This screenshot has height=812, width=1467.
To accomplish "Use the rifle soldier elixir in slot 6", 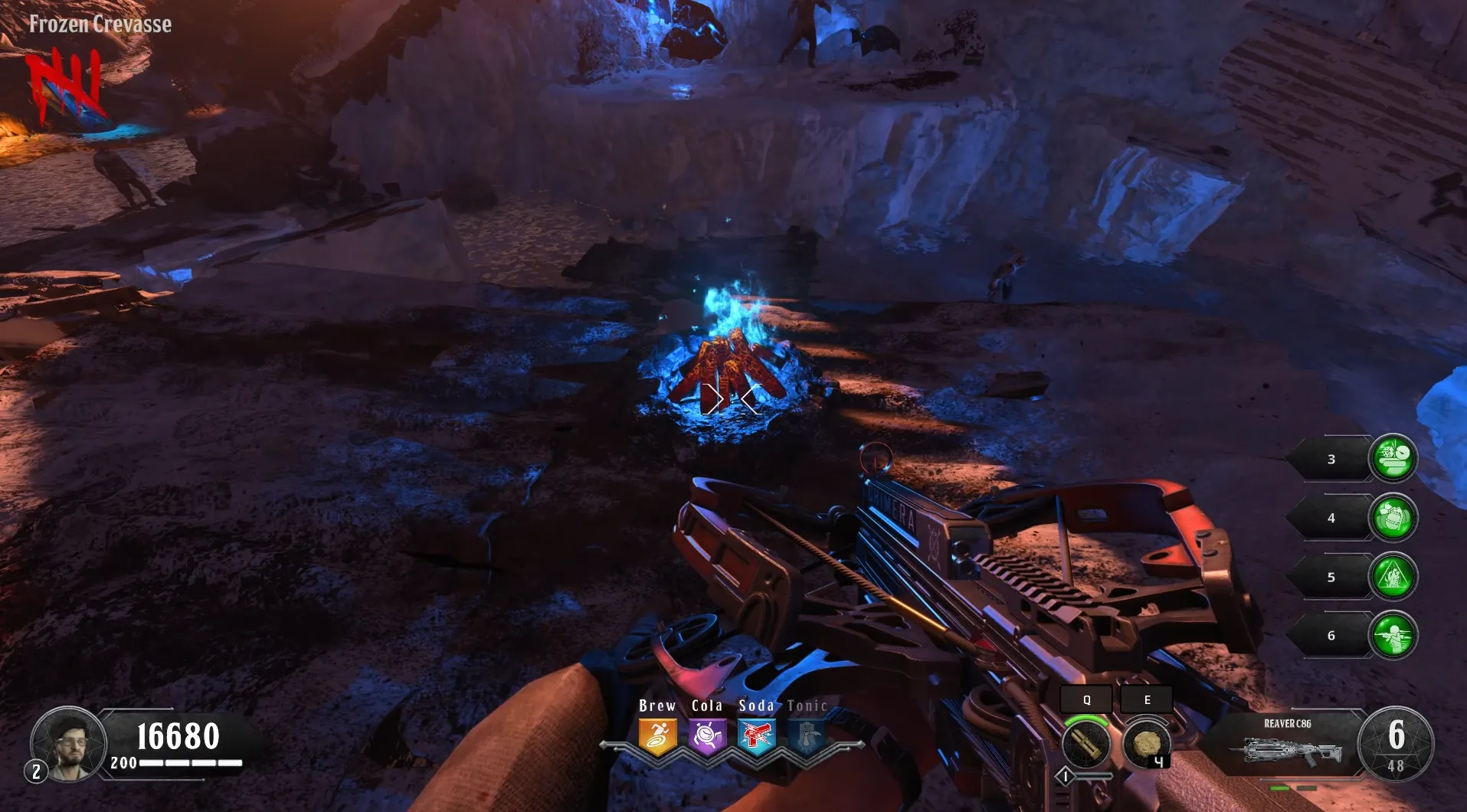I will [x=1393, y=635].
